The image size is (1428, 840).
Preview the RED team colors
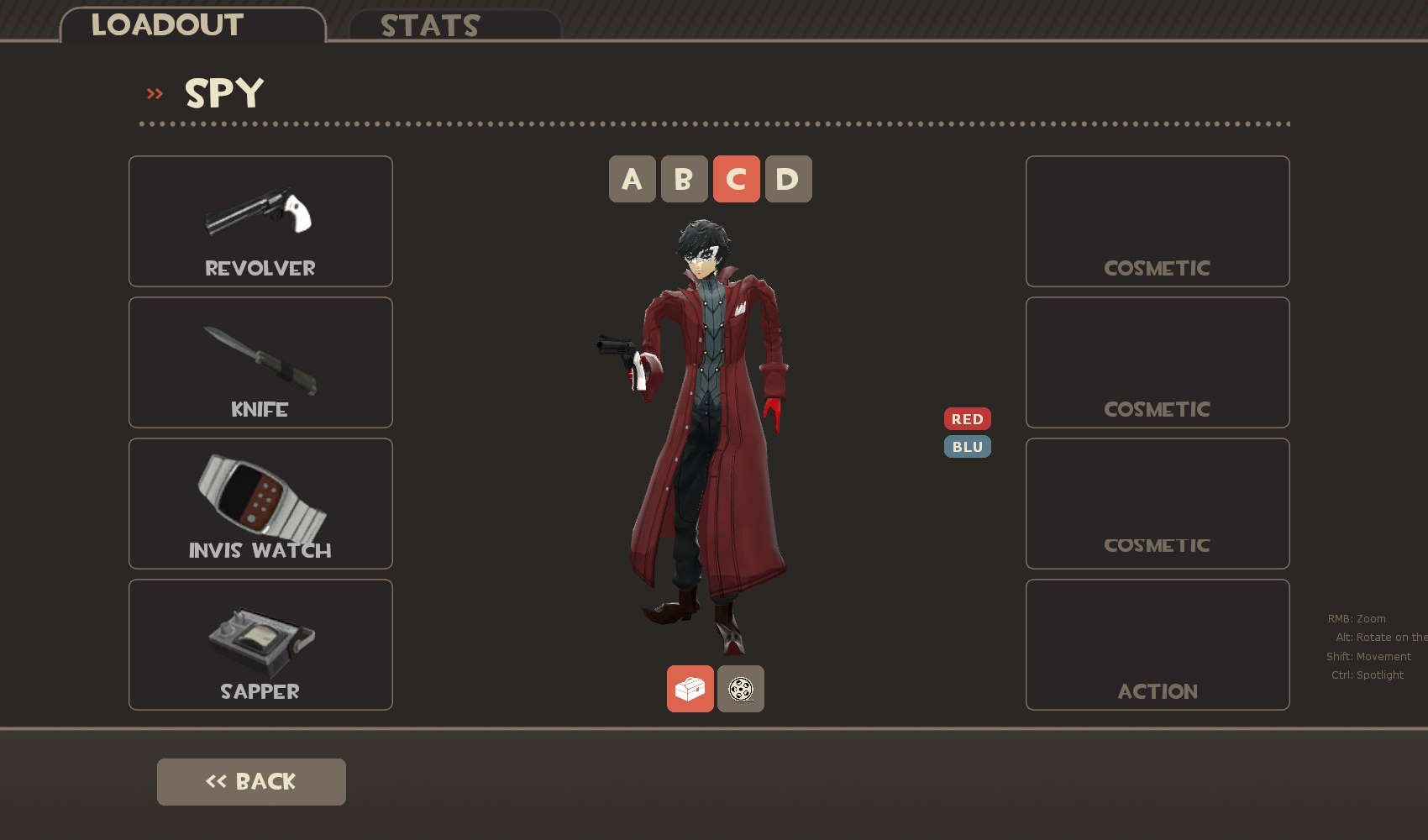pyautogui.click(x=967, y=418)
